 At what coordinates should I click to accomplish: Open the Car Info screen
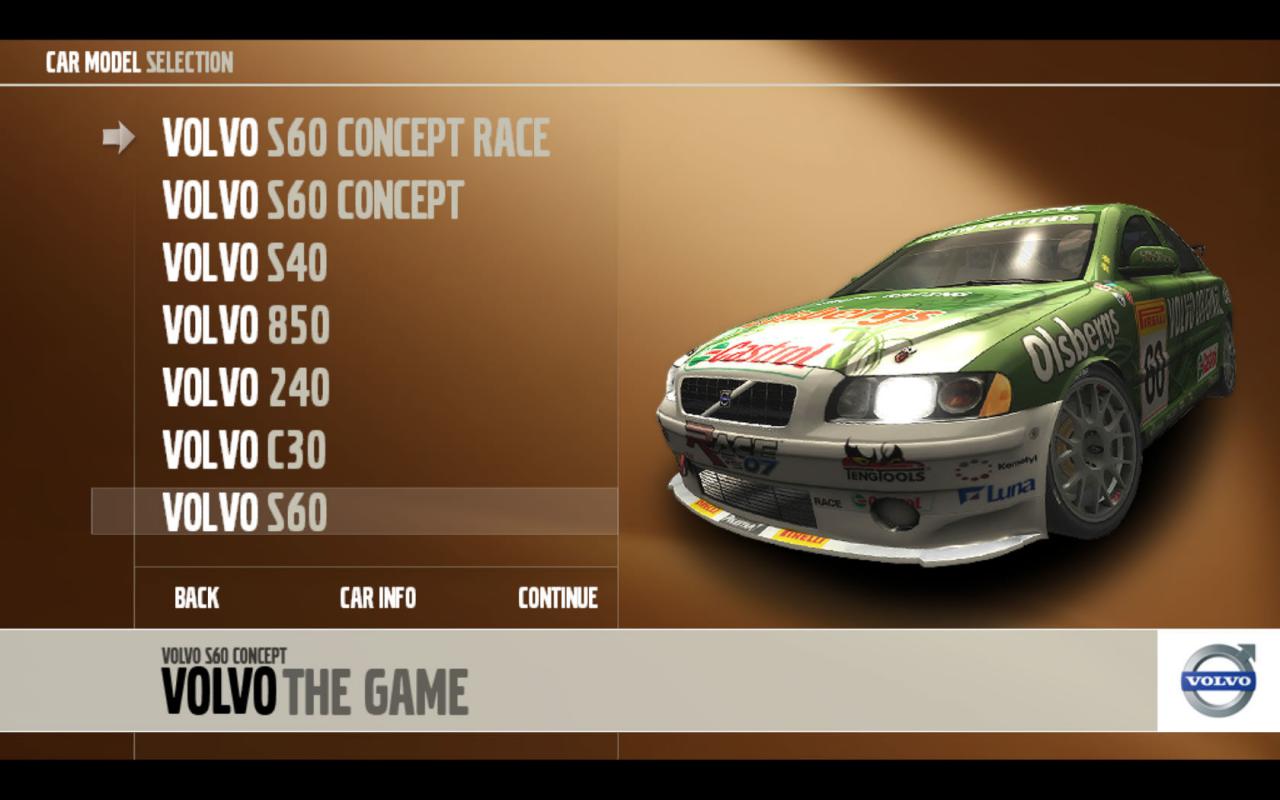pos(378,598)
